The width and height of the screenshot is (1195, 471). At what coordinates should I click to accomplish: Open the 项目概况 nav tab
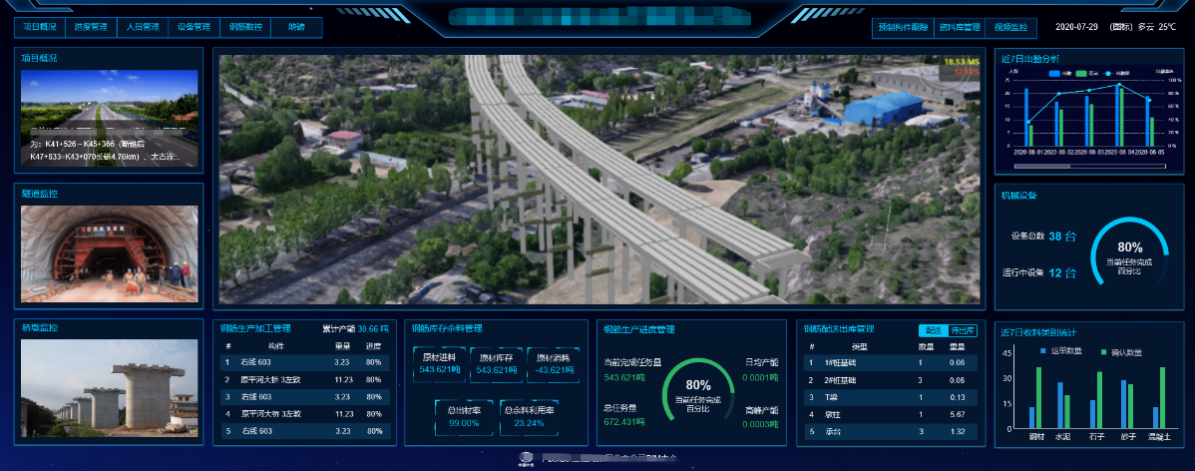pyautogui.click(x=40, y=28)
